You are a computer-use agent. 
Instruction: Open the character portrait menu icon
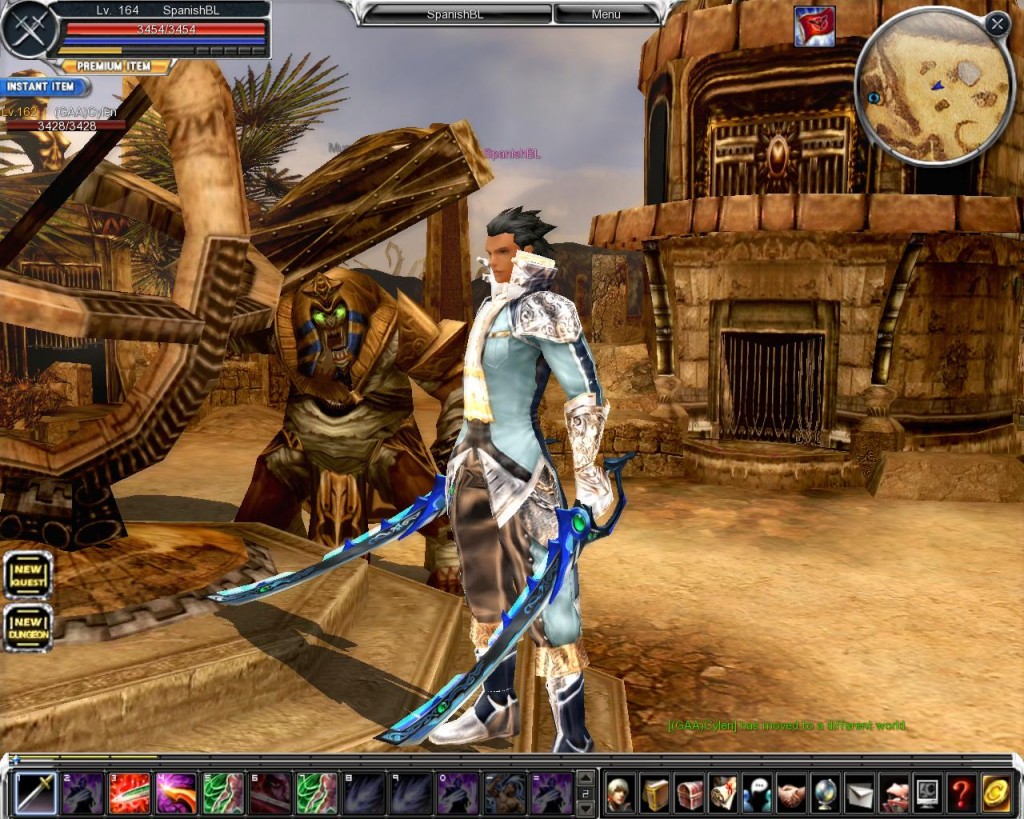(621, 793)
